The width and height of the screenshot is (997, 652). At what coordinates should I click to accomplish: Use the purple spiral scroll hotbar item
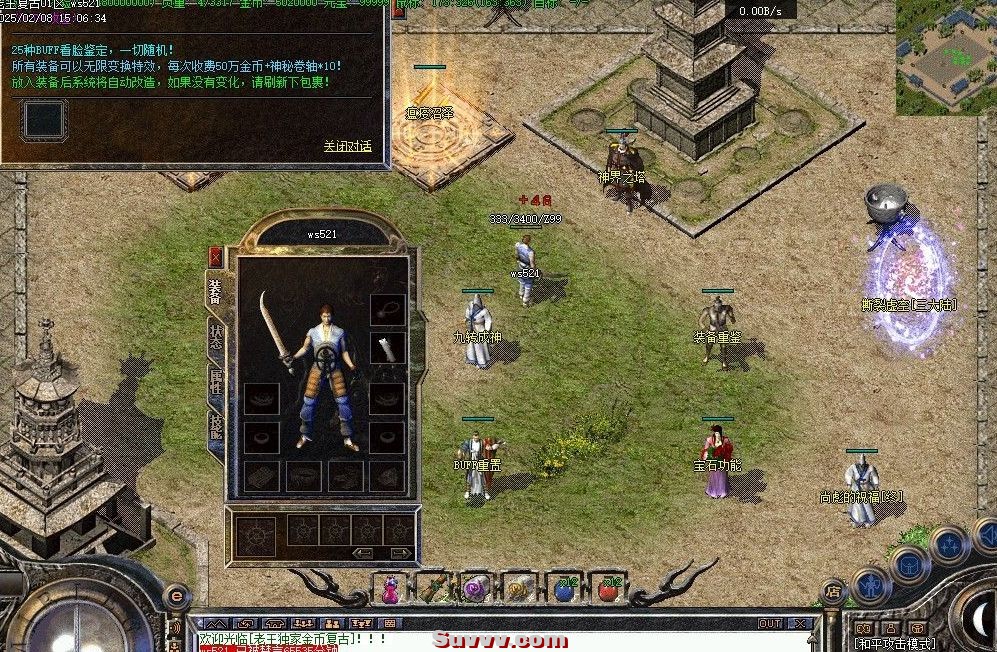click(x=475, y=587)
